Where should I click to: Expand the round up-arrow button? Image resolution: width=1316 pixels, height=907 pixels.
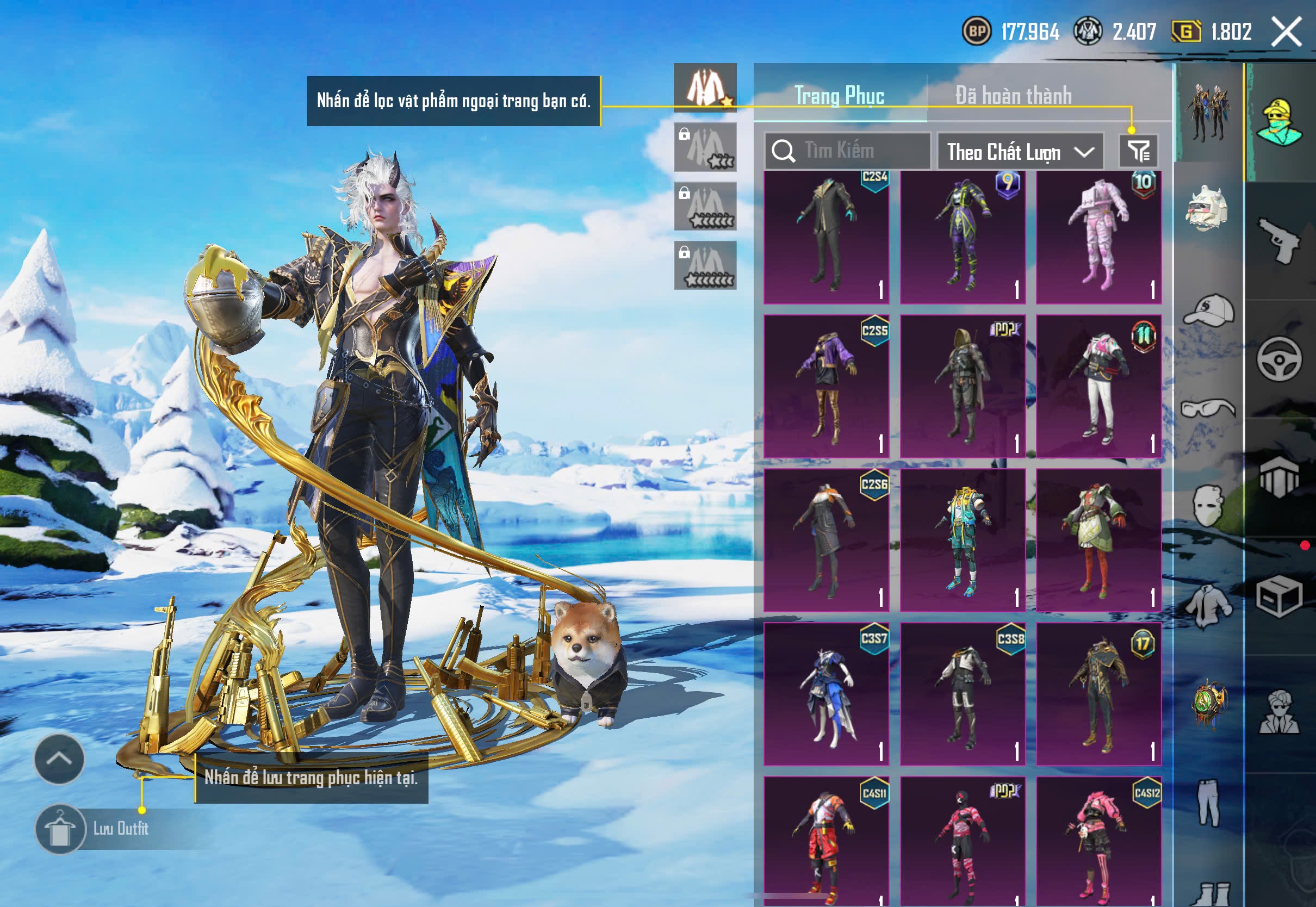[x=59, y=758]
